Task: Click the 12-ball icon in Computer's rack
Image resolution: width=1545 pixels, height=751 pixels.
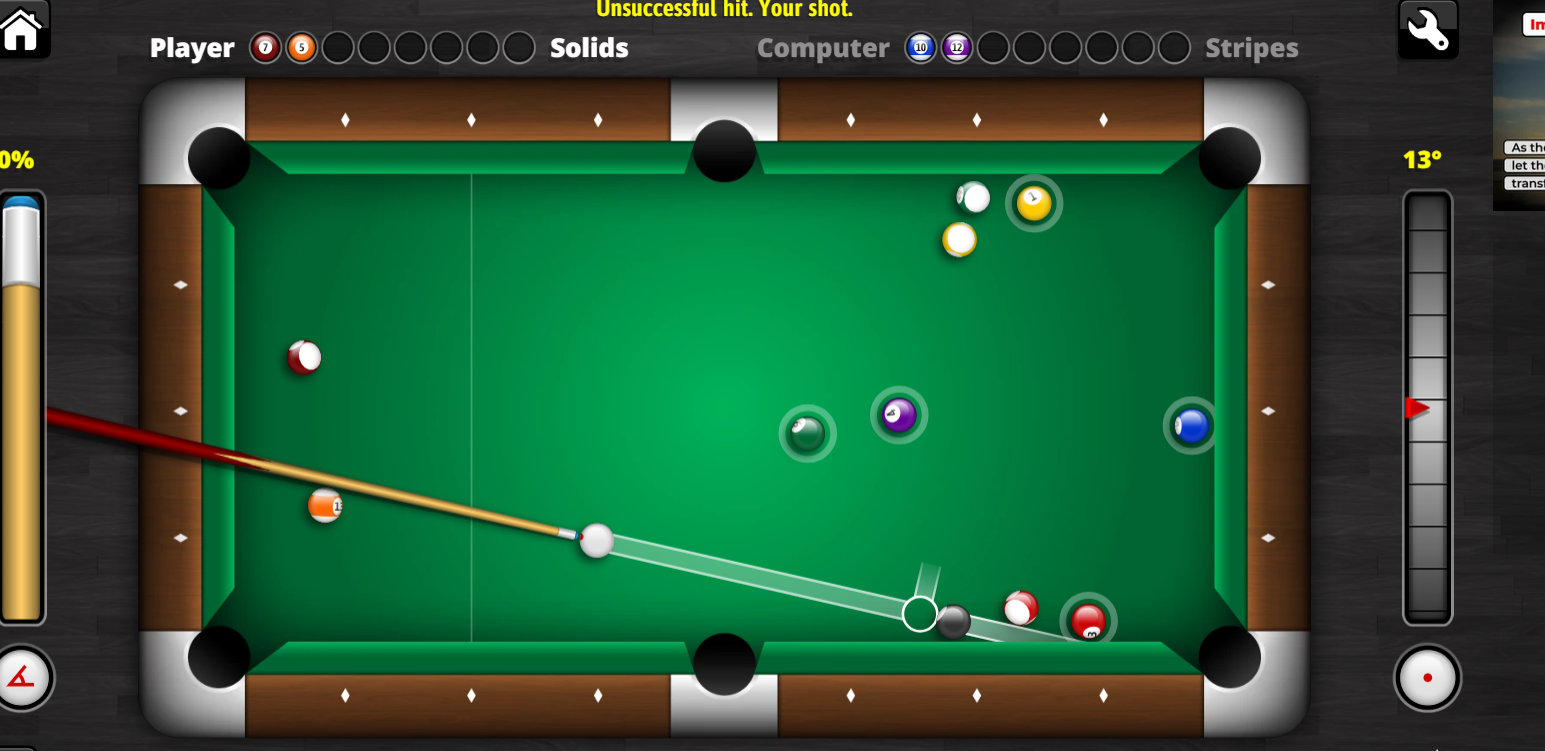Action: tap(957, 47)
